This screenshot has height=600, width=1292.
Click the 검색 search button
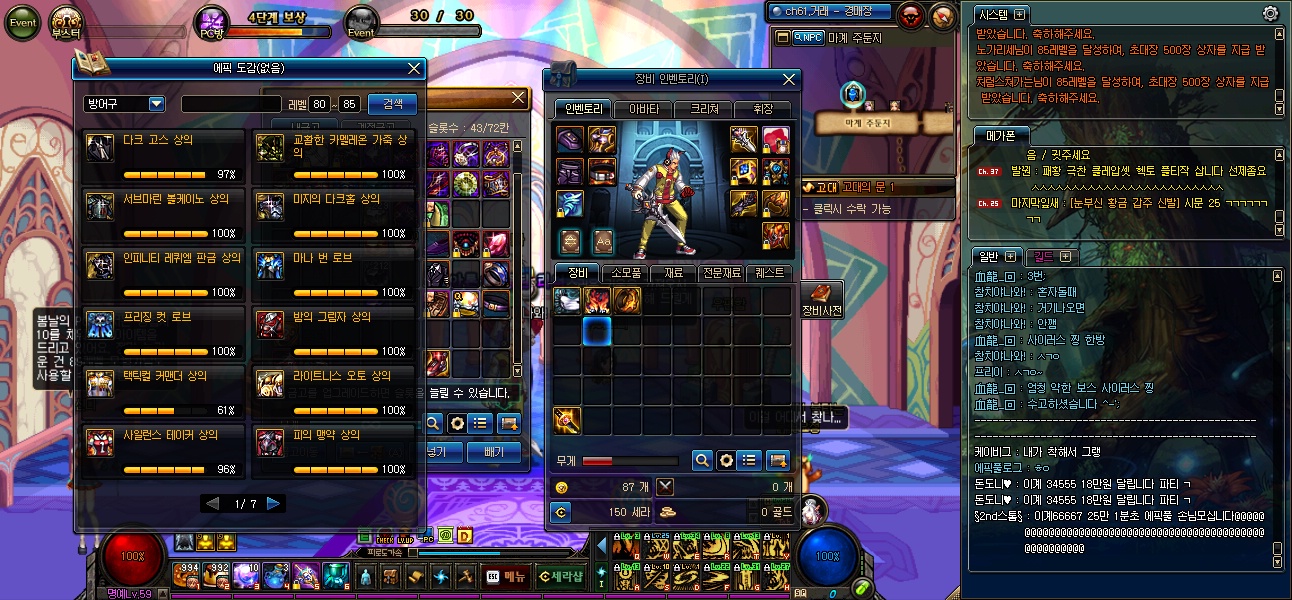(393, 104)
